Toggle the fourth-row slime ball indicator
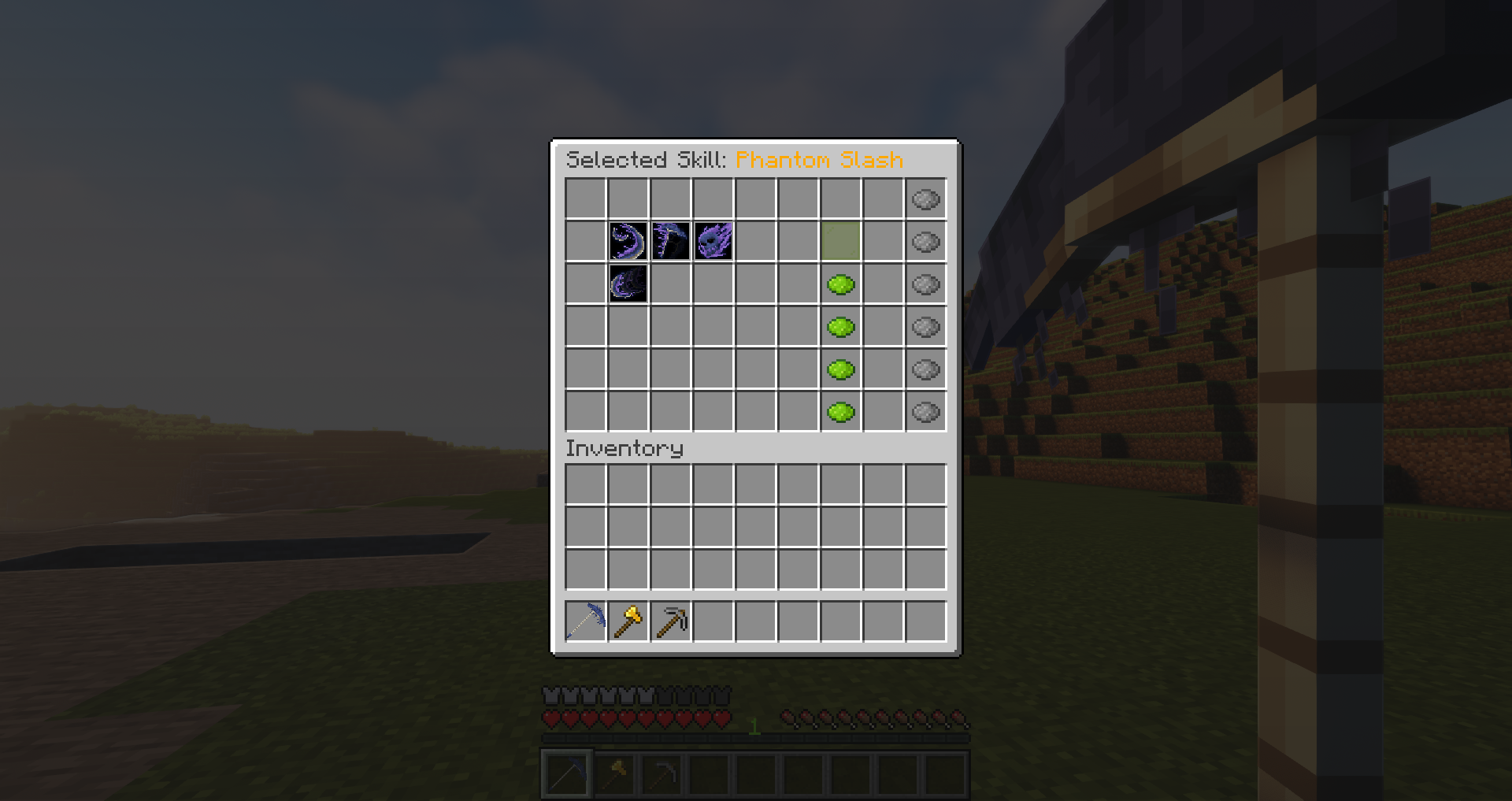 coord(840,326)
